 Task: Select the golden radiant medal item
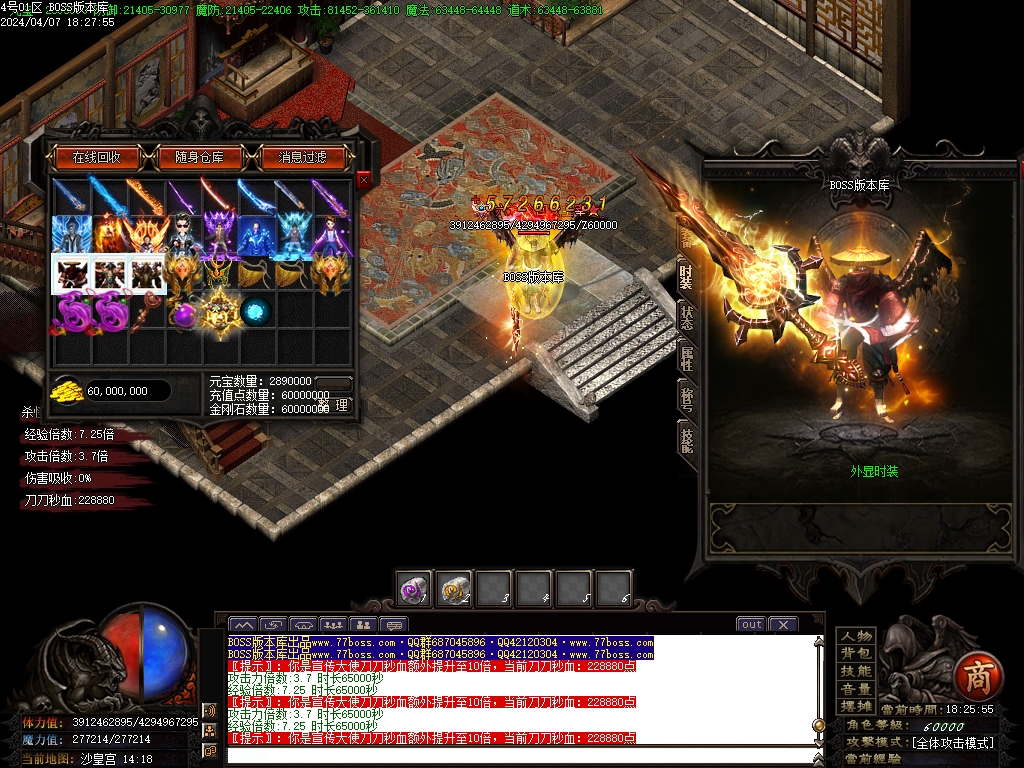(219, 312)
